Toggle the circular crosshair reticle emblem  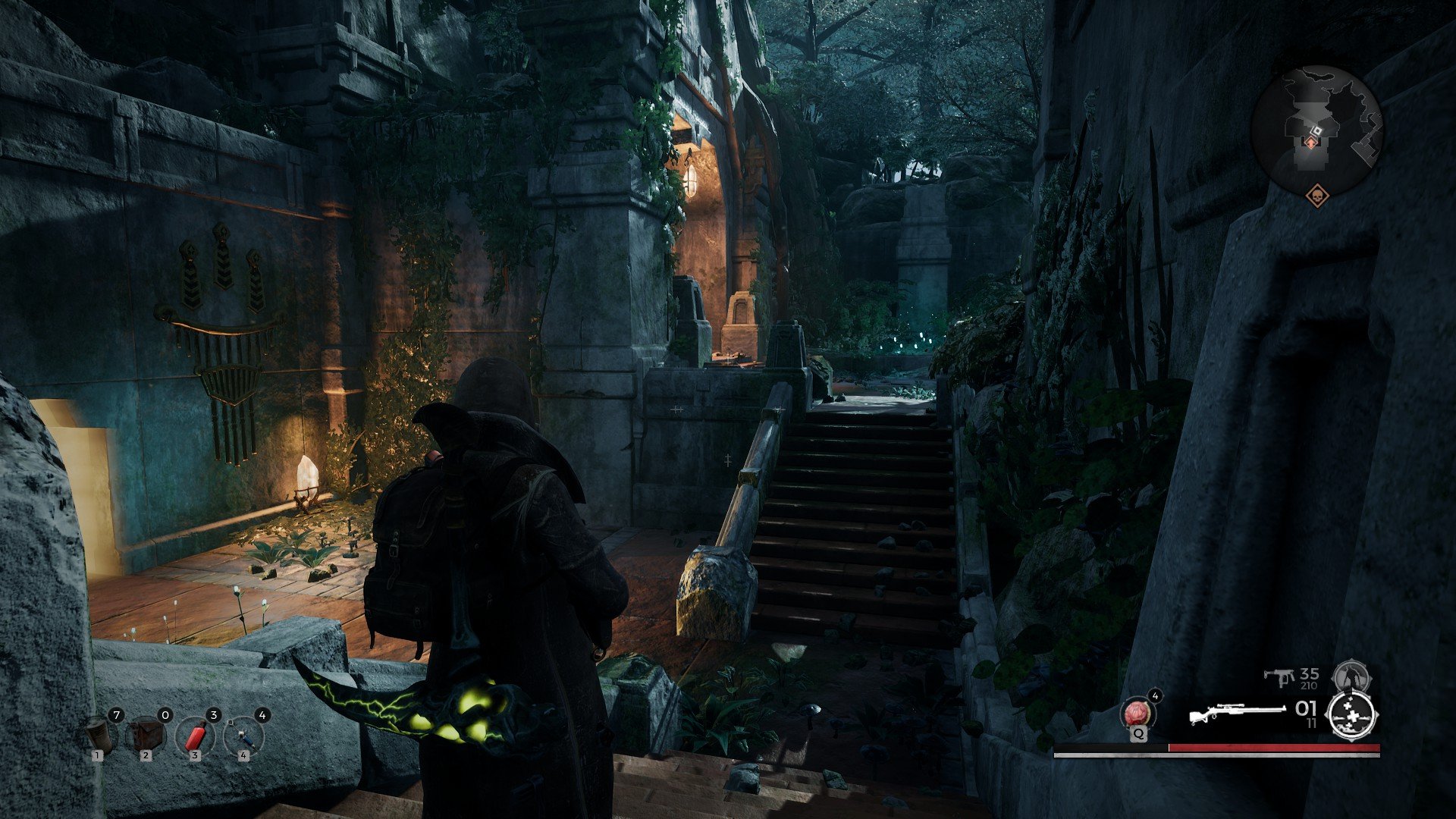coord(1352,716)
